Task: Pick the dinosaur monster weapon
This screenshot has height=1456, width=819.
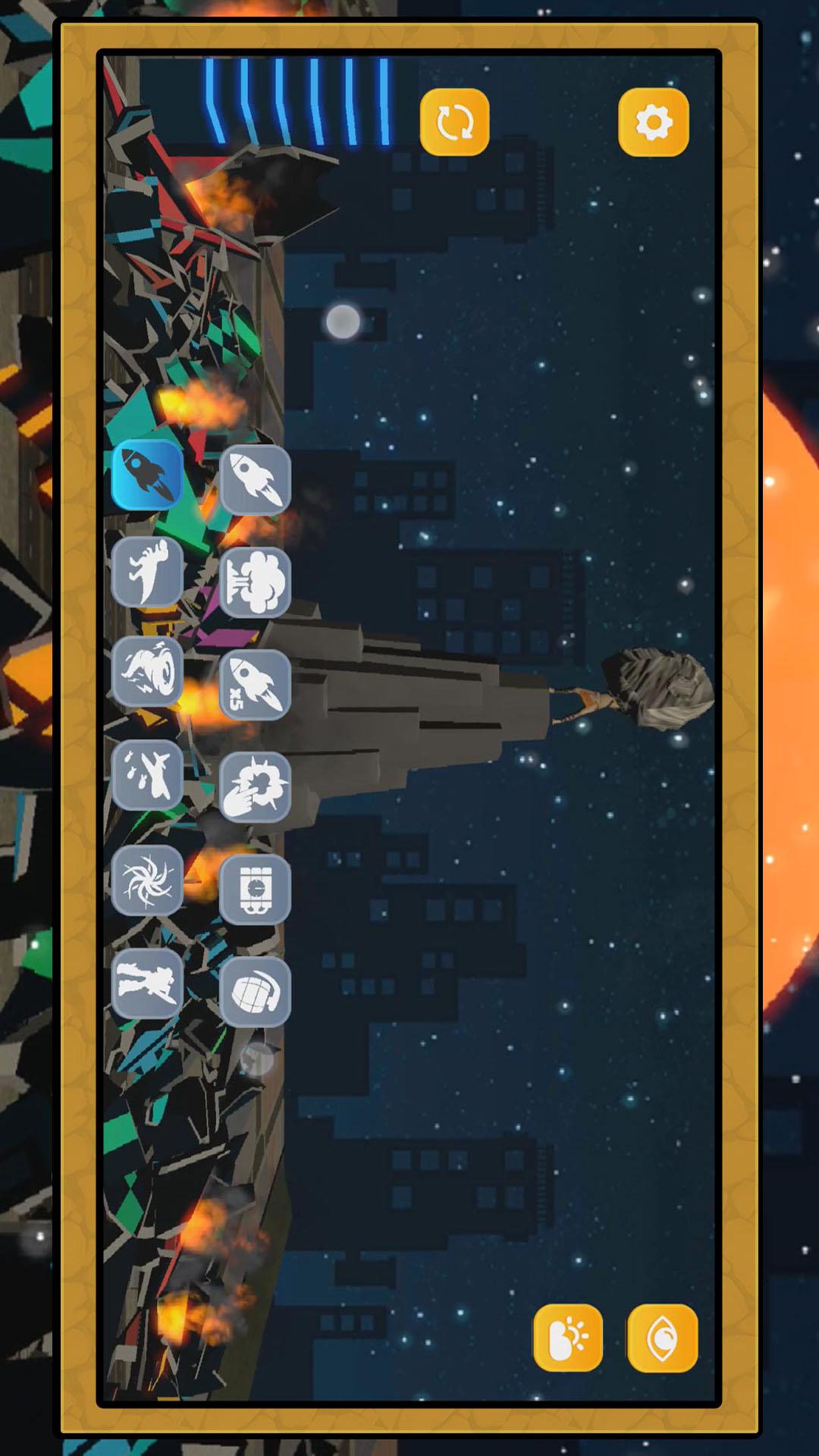Action: click(x=148, y=573)
